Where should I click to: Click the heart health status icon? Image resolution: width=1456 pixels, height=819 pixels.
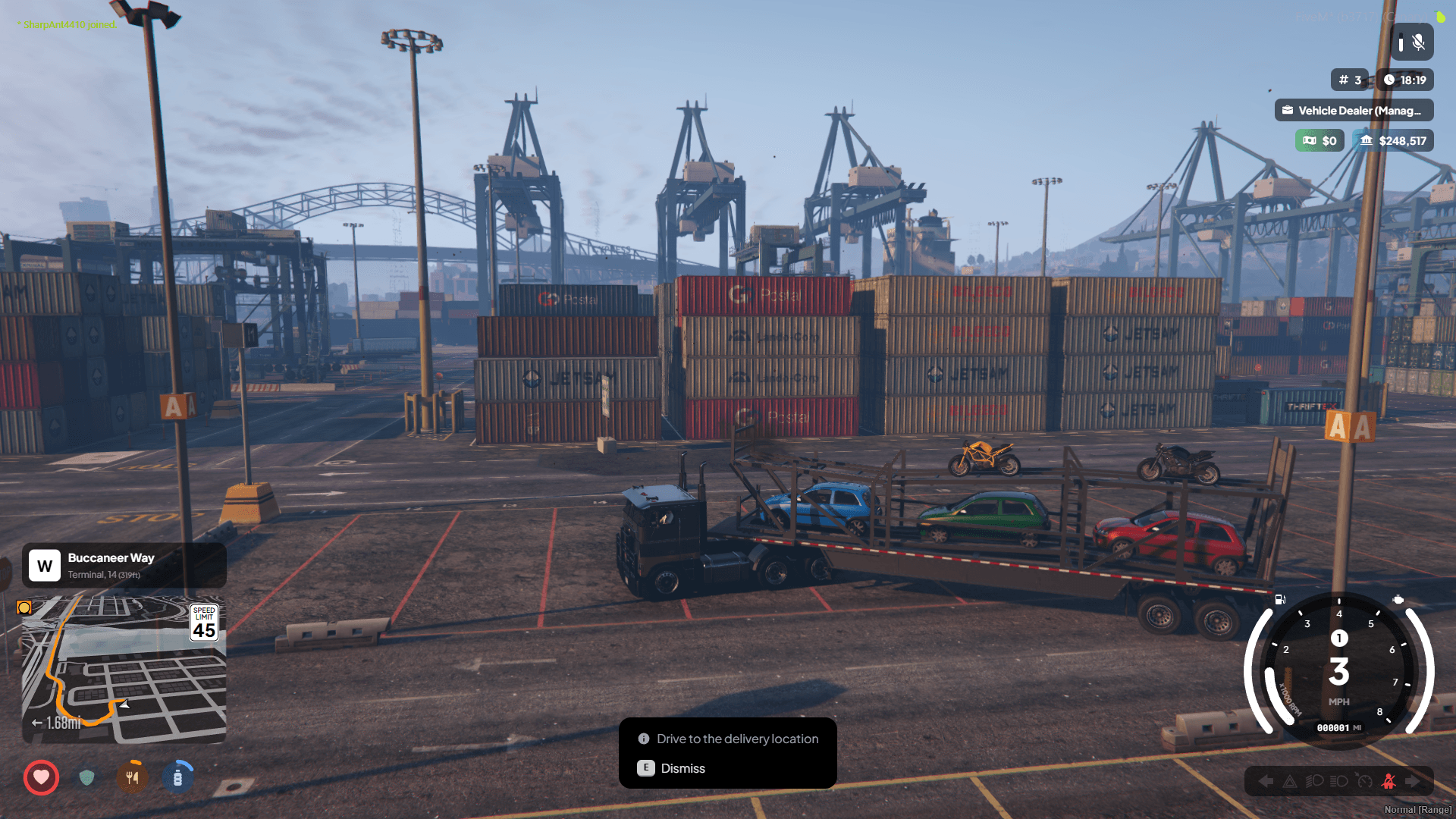pos(41,777)
